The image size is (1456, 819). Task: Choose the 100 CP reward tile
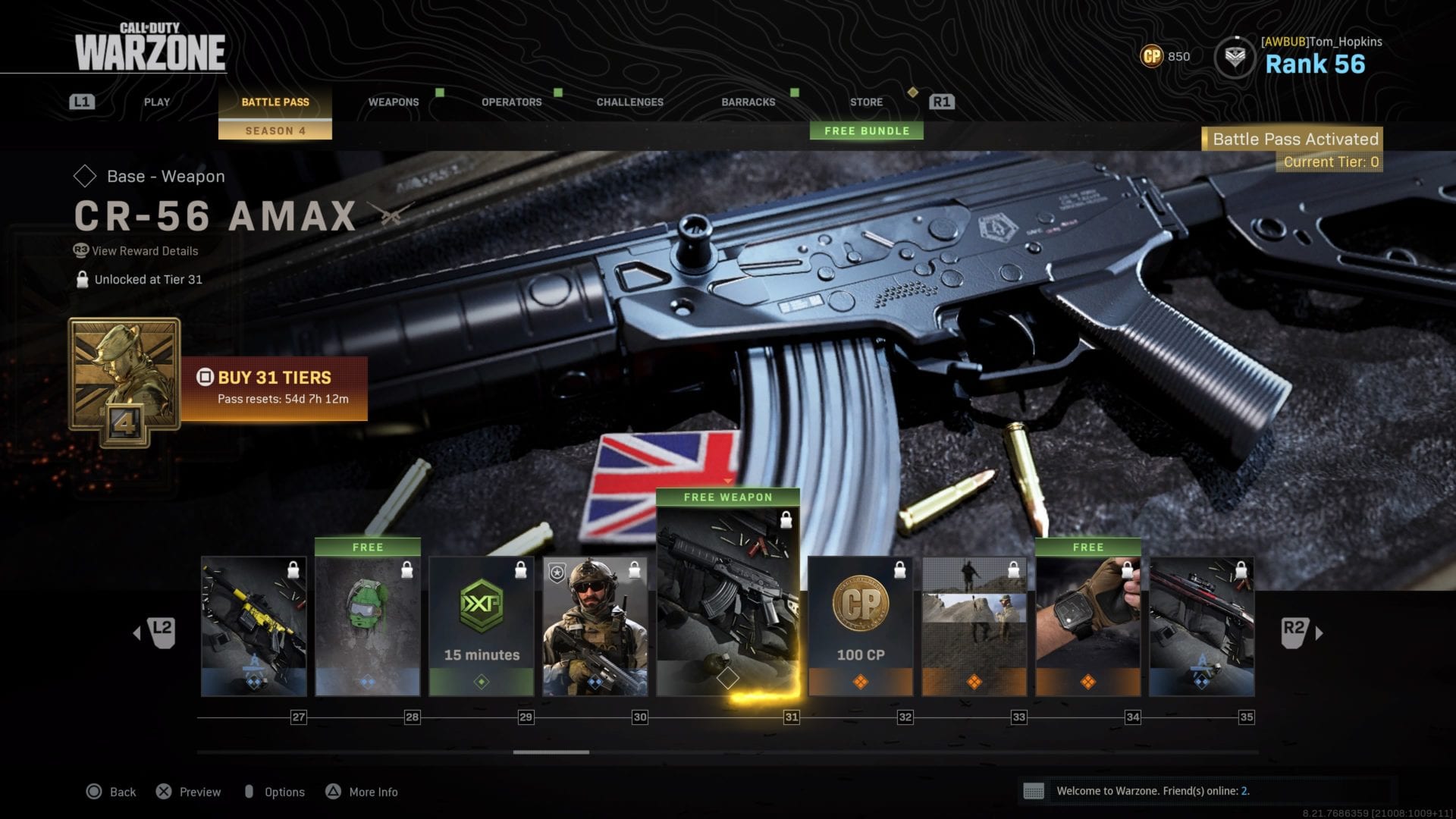pos(861,626)
